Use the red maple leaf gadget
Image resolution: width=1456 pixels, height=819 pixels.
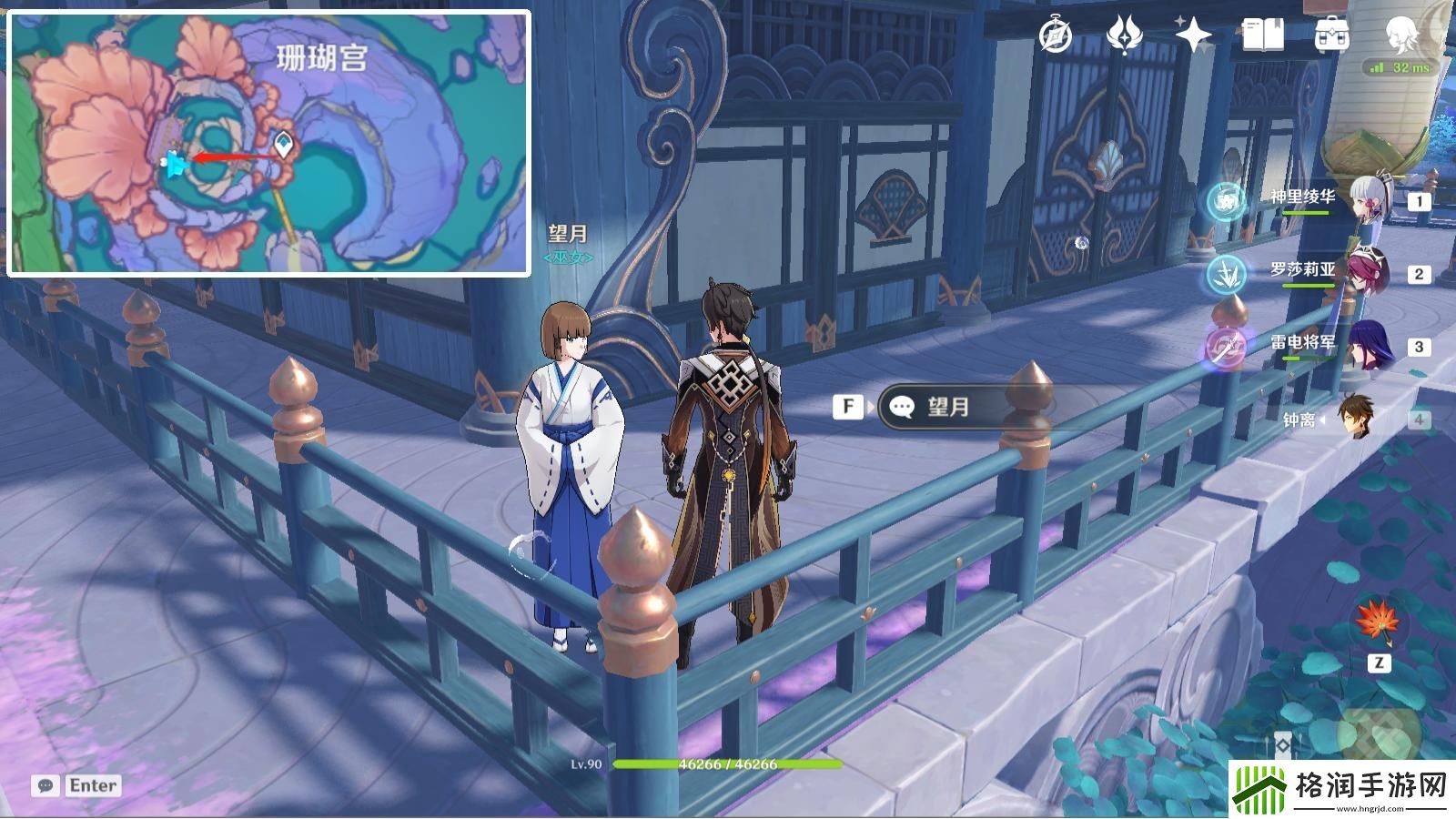1378,622
